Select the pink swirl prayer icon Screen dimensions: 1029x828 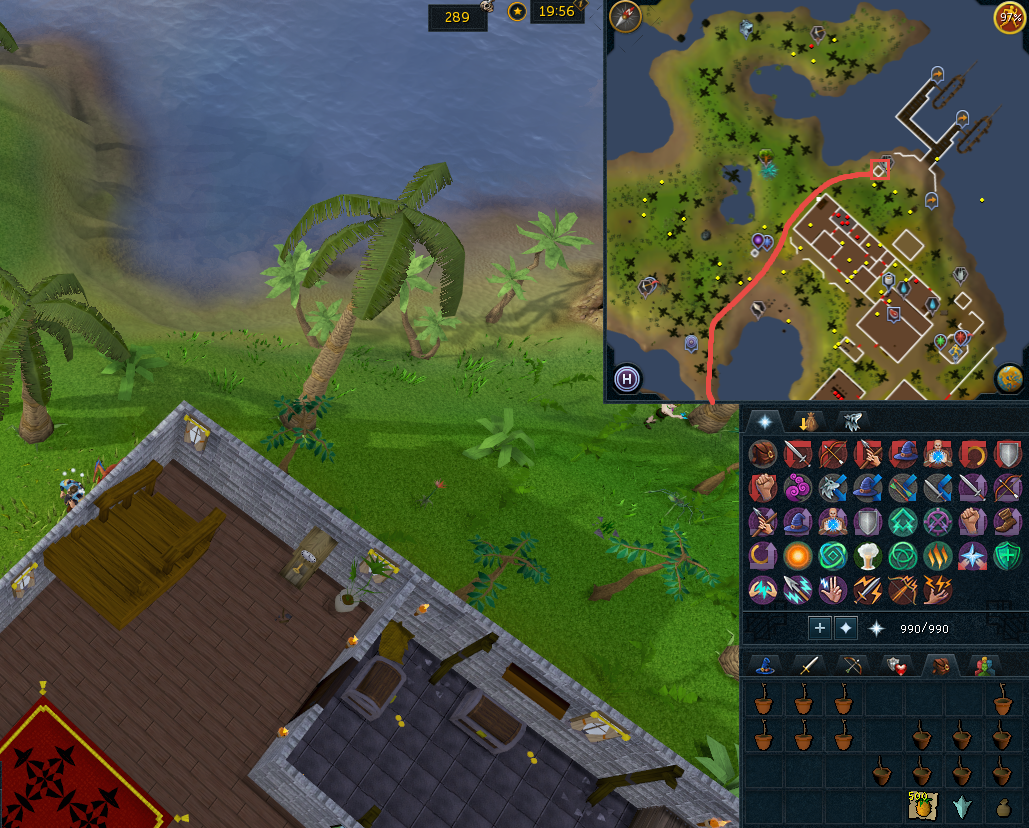(797, 488)
